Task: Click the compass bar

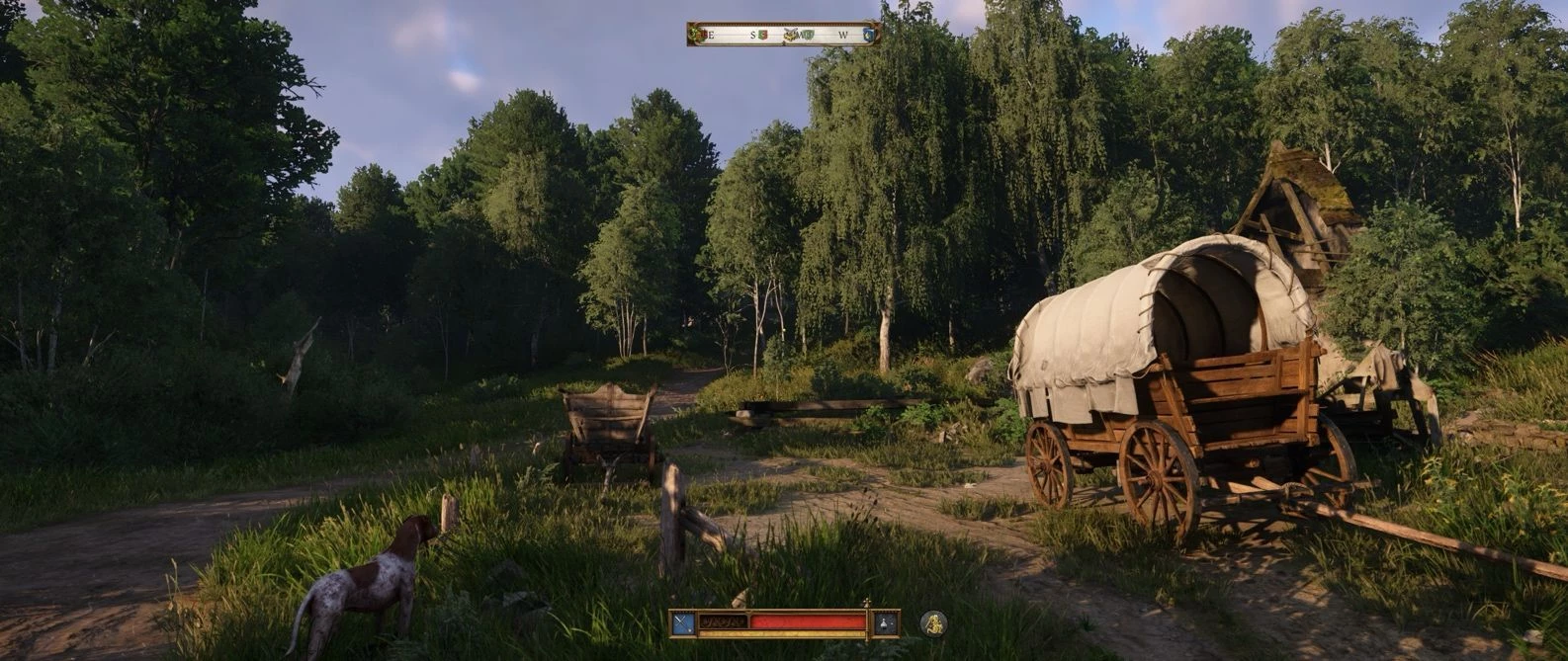Action: point(783,34)
